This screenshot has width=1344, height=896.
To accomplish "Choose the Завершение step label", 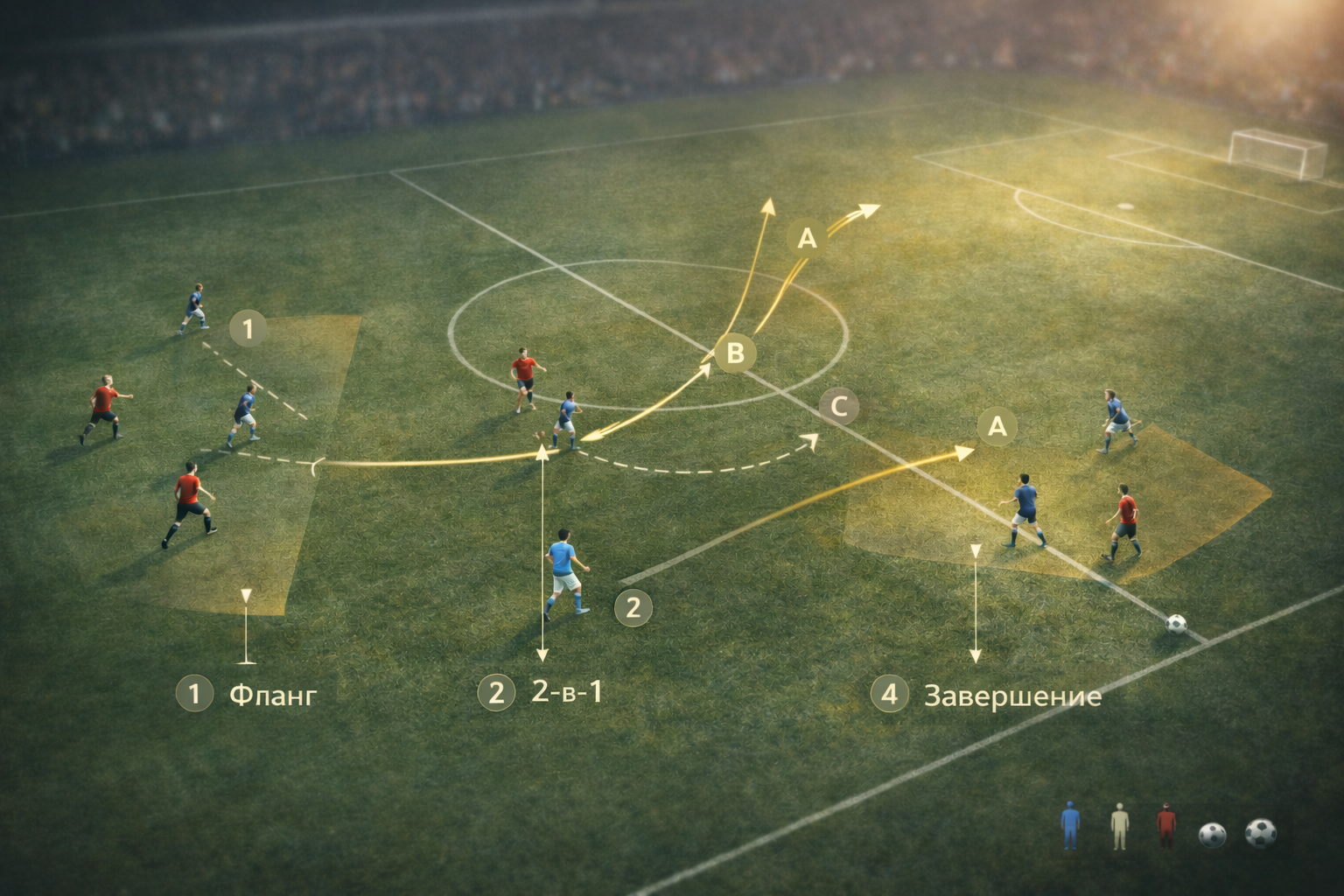I will 1012,696.
